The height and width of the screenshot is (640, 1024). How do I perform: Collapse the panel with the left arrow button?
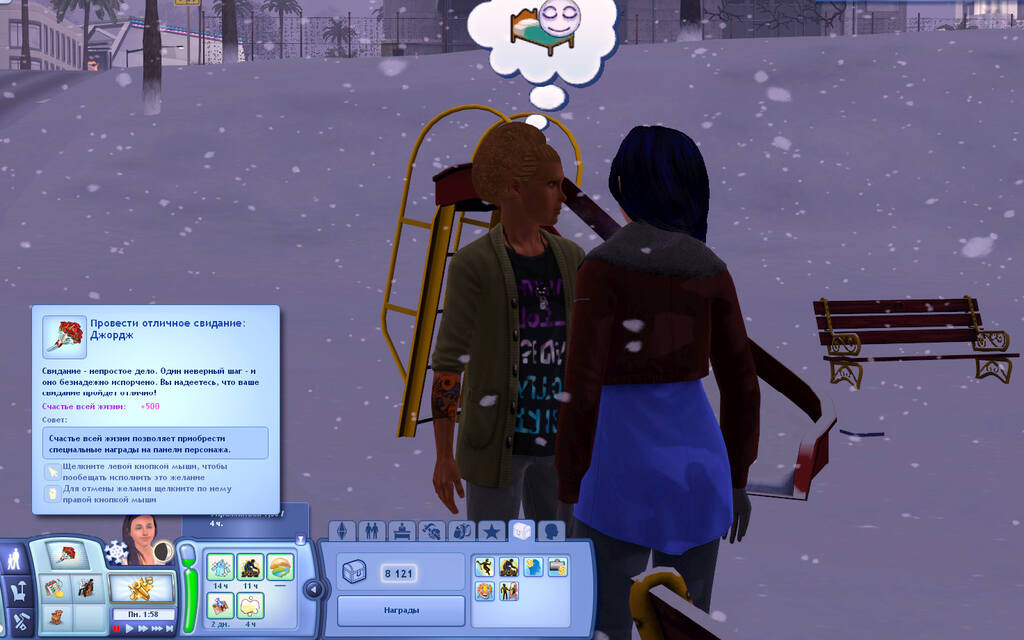pos(312,589)
